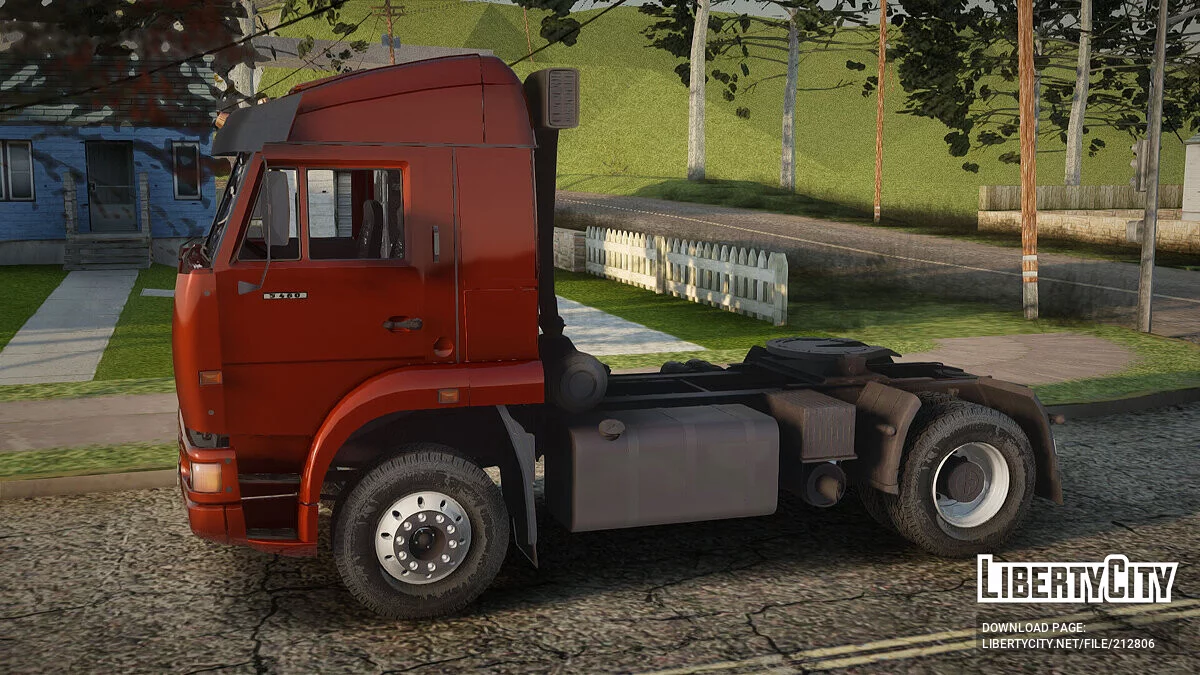Click the LibertyCity logo watermark
1200x675 pixels.
[1077, 579]
